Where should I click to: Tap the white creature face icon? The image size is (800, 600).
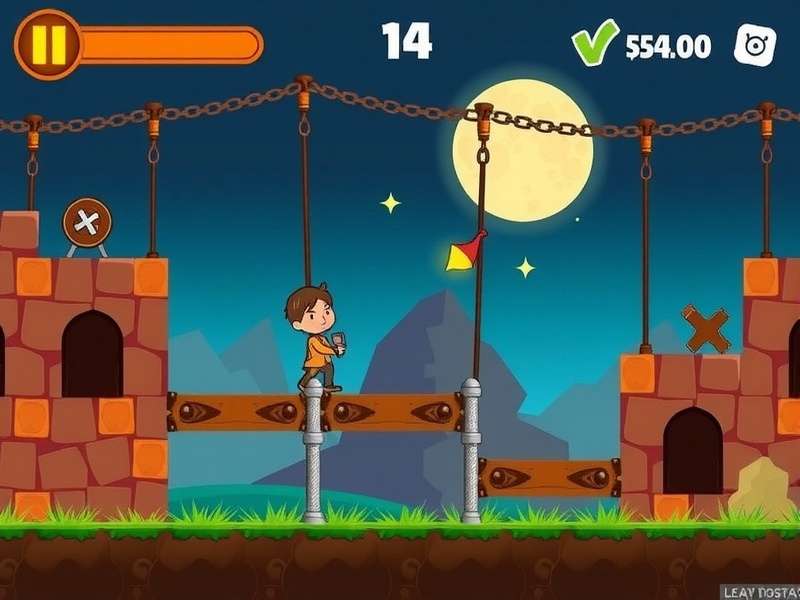[x=755, y=45]
